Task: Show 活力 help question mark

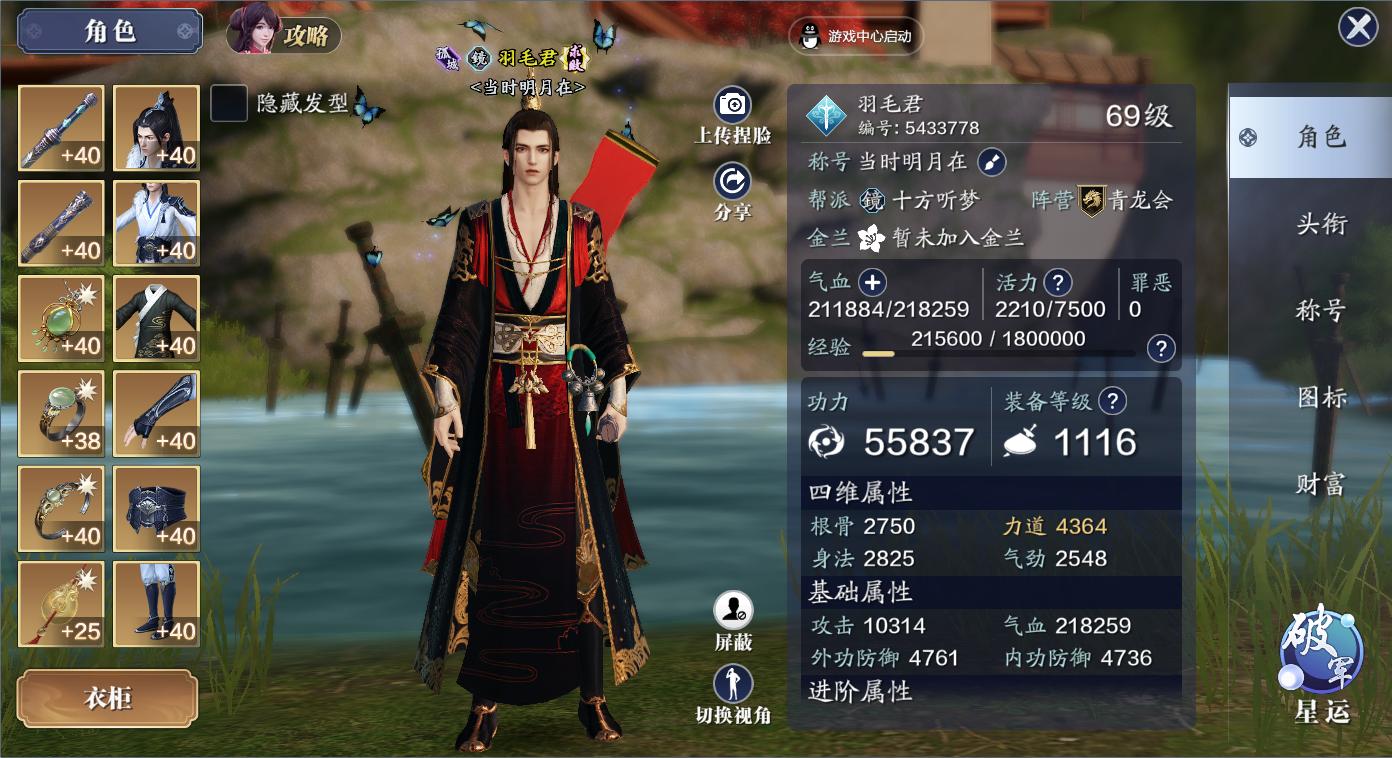Action: click(x=1057, y=283)
